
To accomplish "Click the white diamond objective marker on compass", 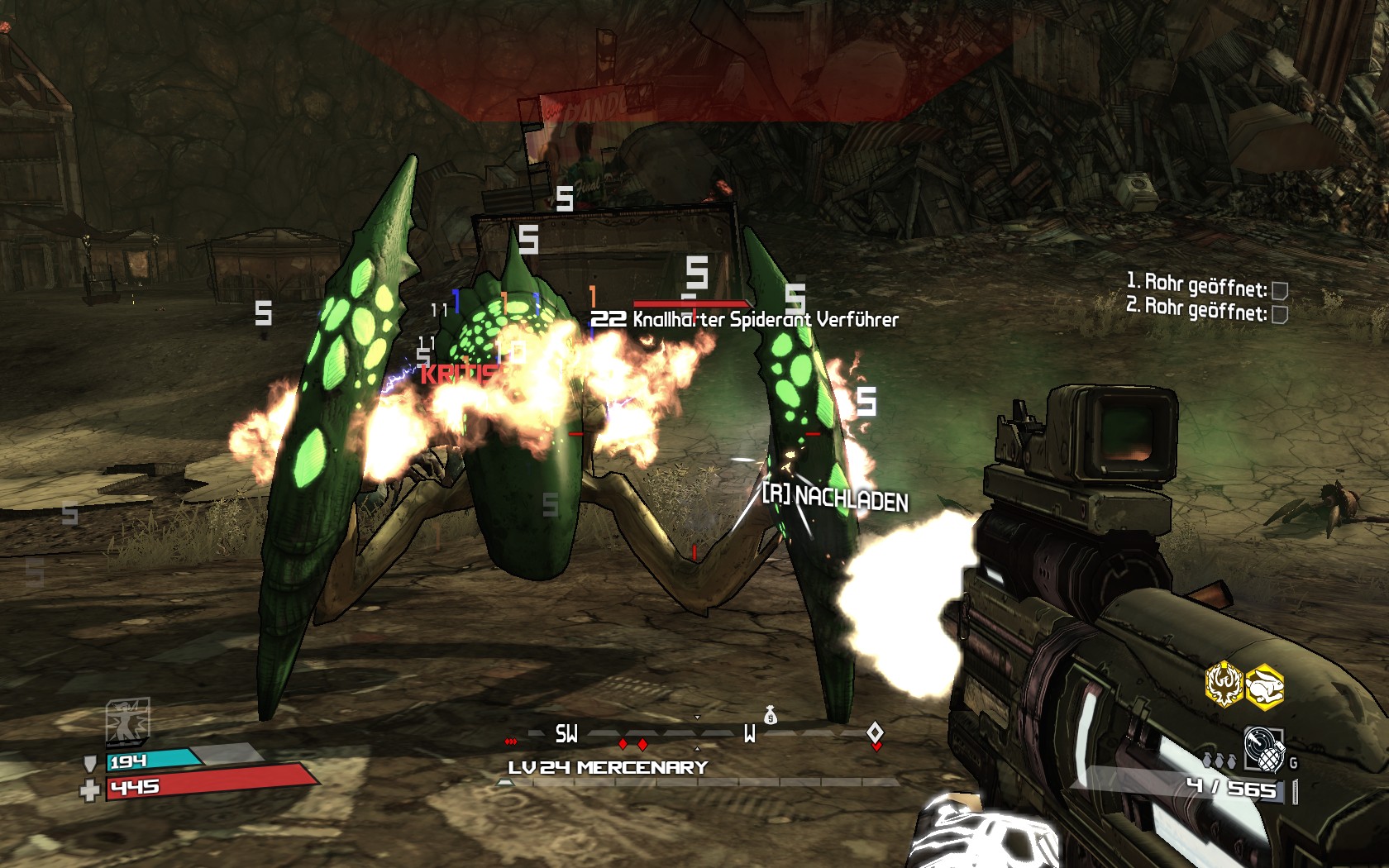I will pyautogui.click(x=875, y=732).
